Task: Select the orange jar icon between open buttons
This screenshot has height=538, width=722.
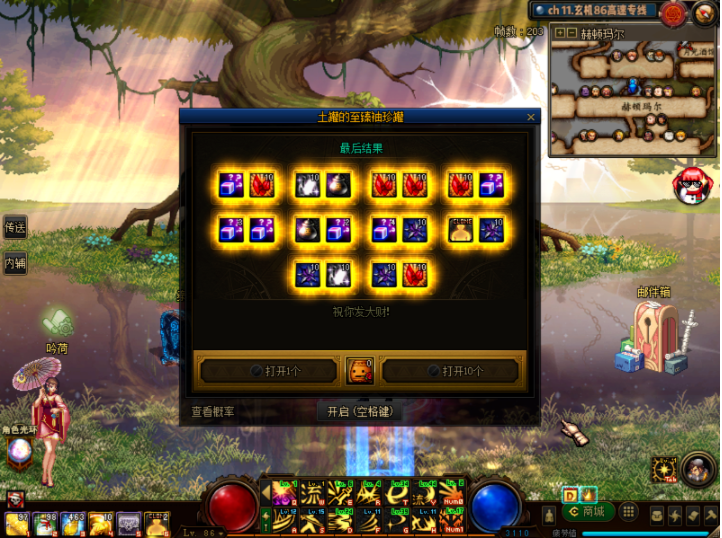Action: (359, 371)
